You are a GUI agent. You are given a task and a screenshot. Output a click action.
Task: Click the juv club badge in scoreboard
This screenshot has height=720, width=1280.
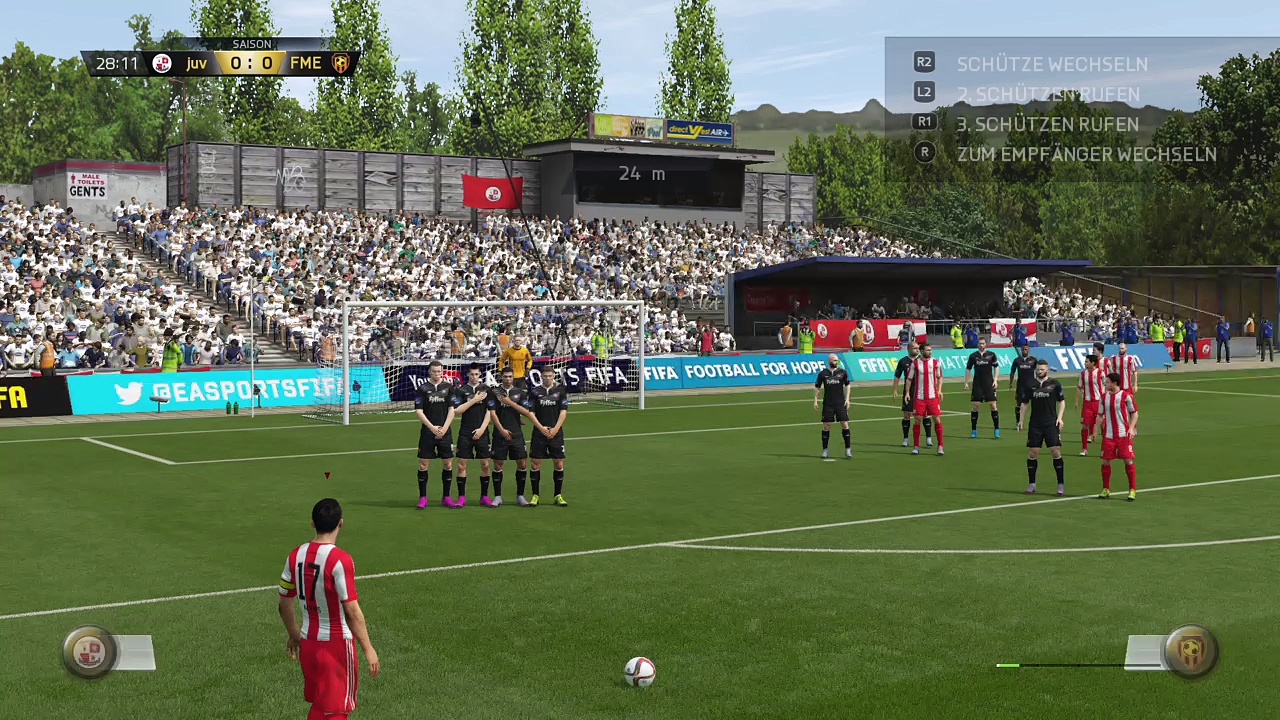[x=162, y=64]
